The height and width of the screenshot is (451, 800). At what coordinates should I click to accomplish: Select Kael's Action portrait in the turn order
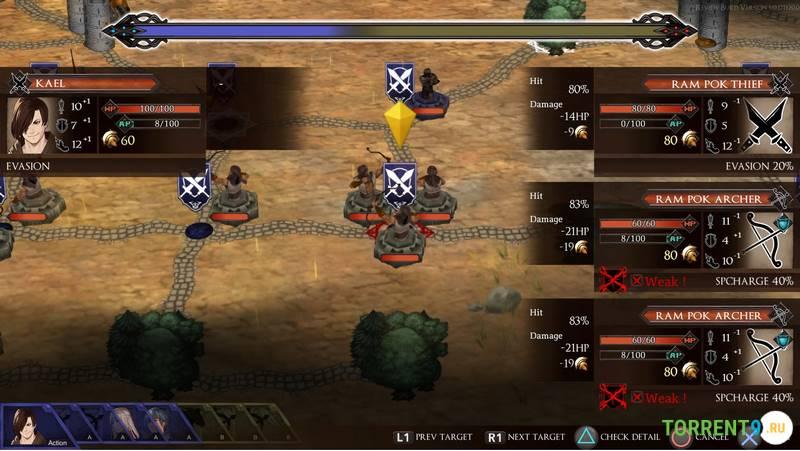tap(29, 425)
